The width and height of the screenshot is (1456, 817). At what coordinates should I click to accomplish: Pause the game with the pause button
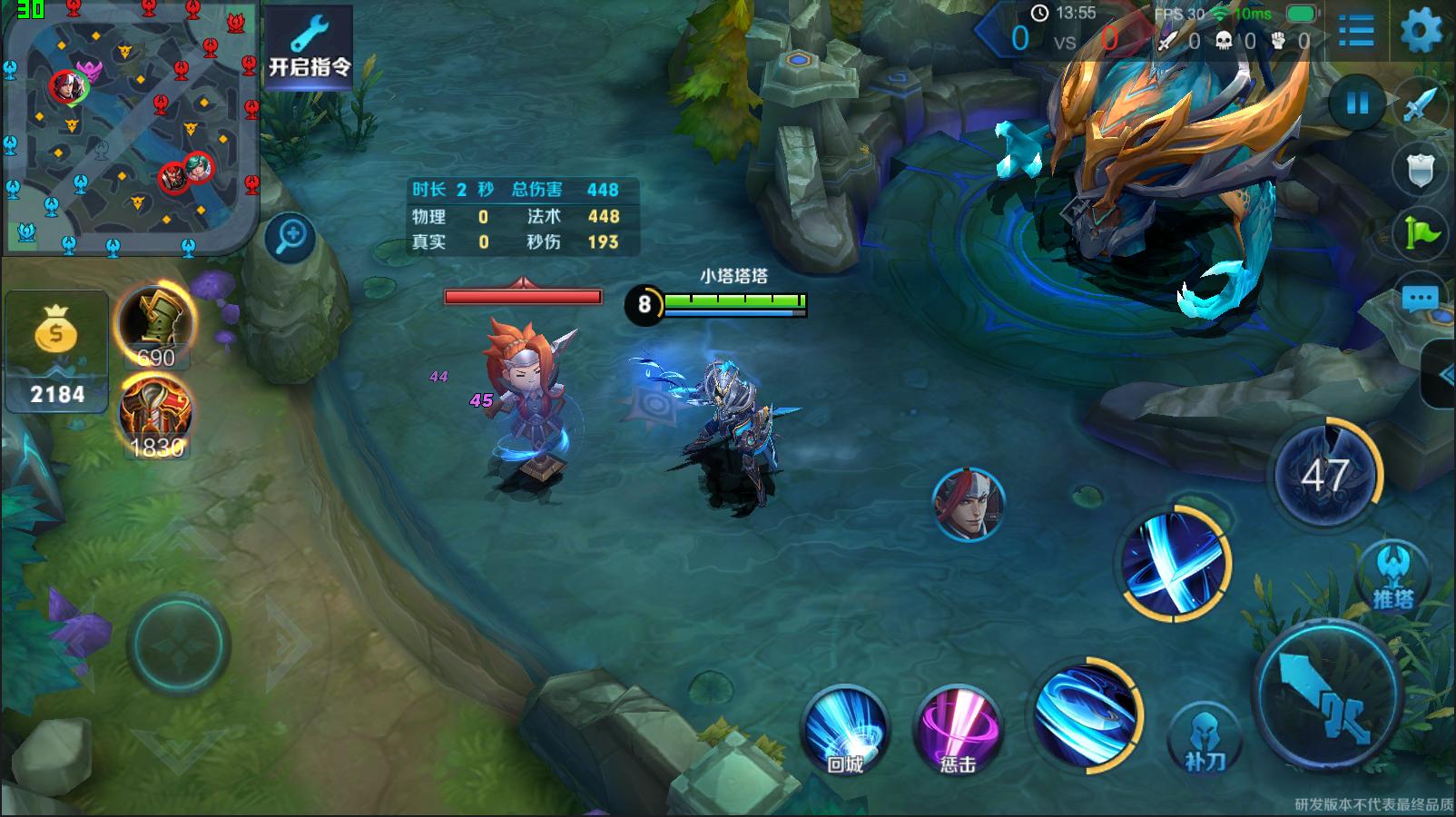[1357, 103]
